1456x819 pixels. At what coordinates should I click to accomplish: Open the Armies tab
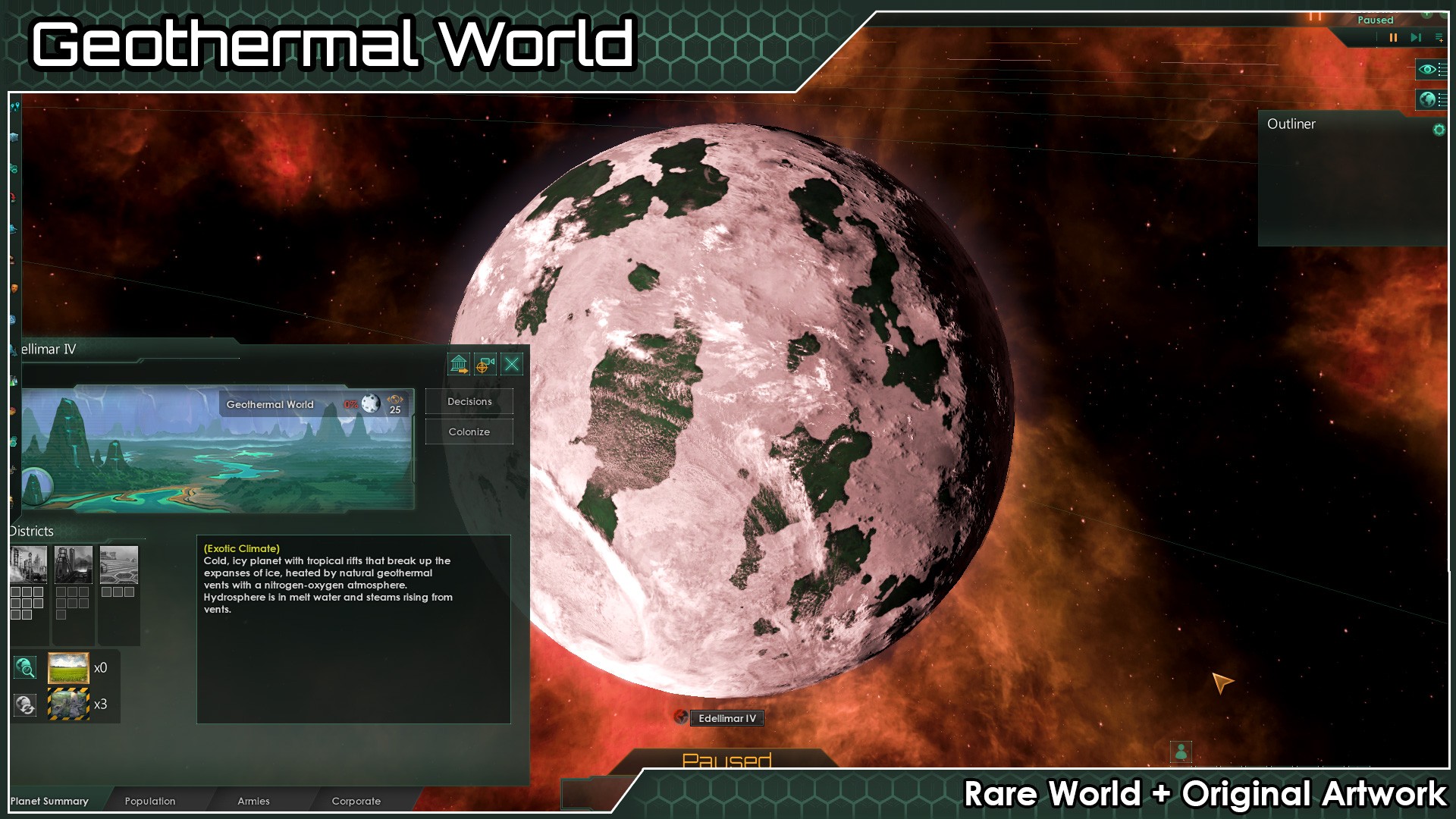(253, 801)
